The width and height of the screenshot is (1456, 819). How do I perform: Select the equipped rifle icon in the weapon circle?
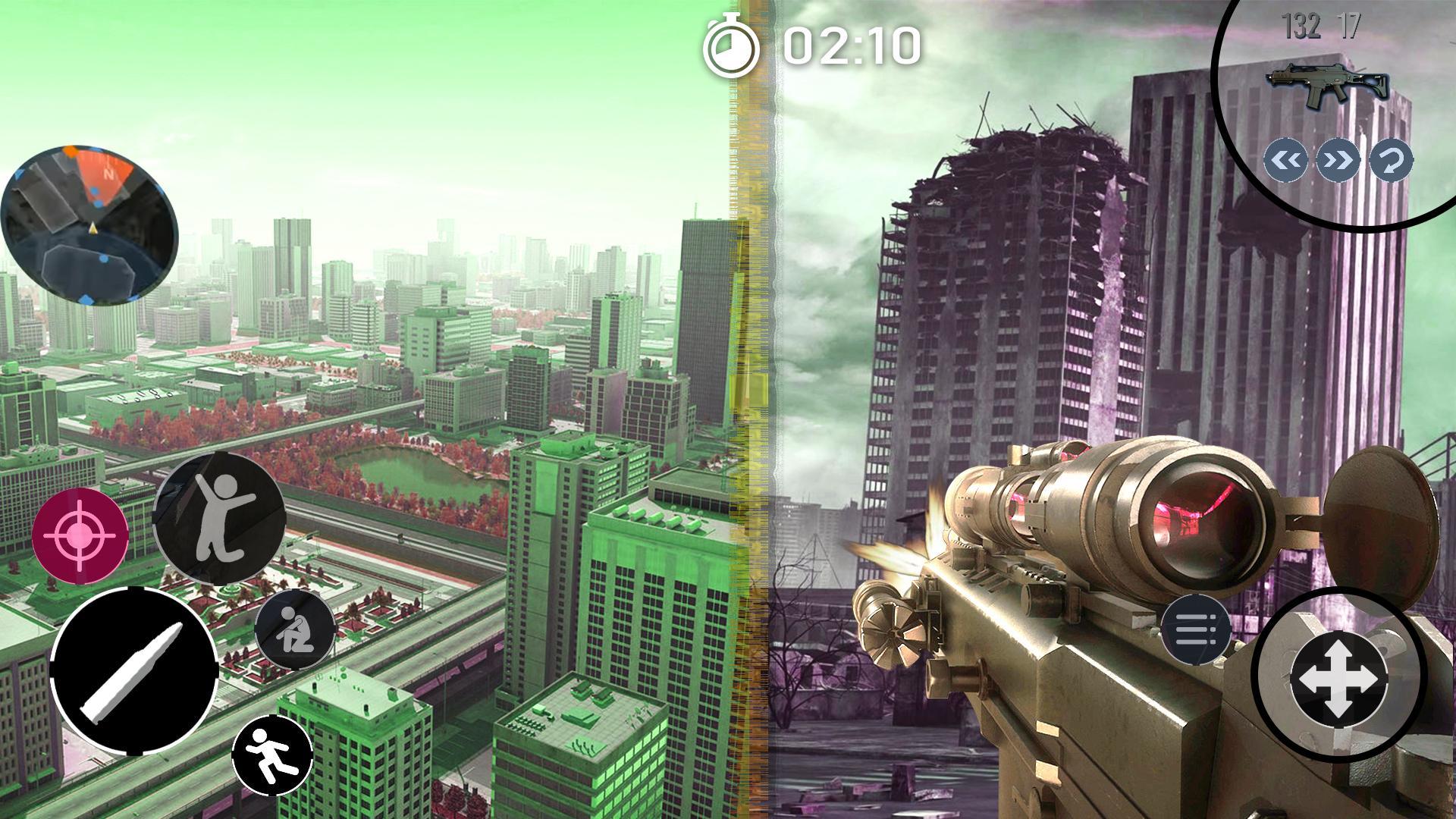(x=1329, y=82)
